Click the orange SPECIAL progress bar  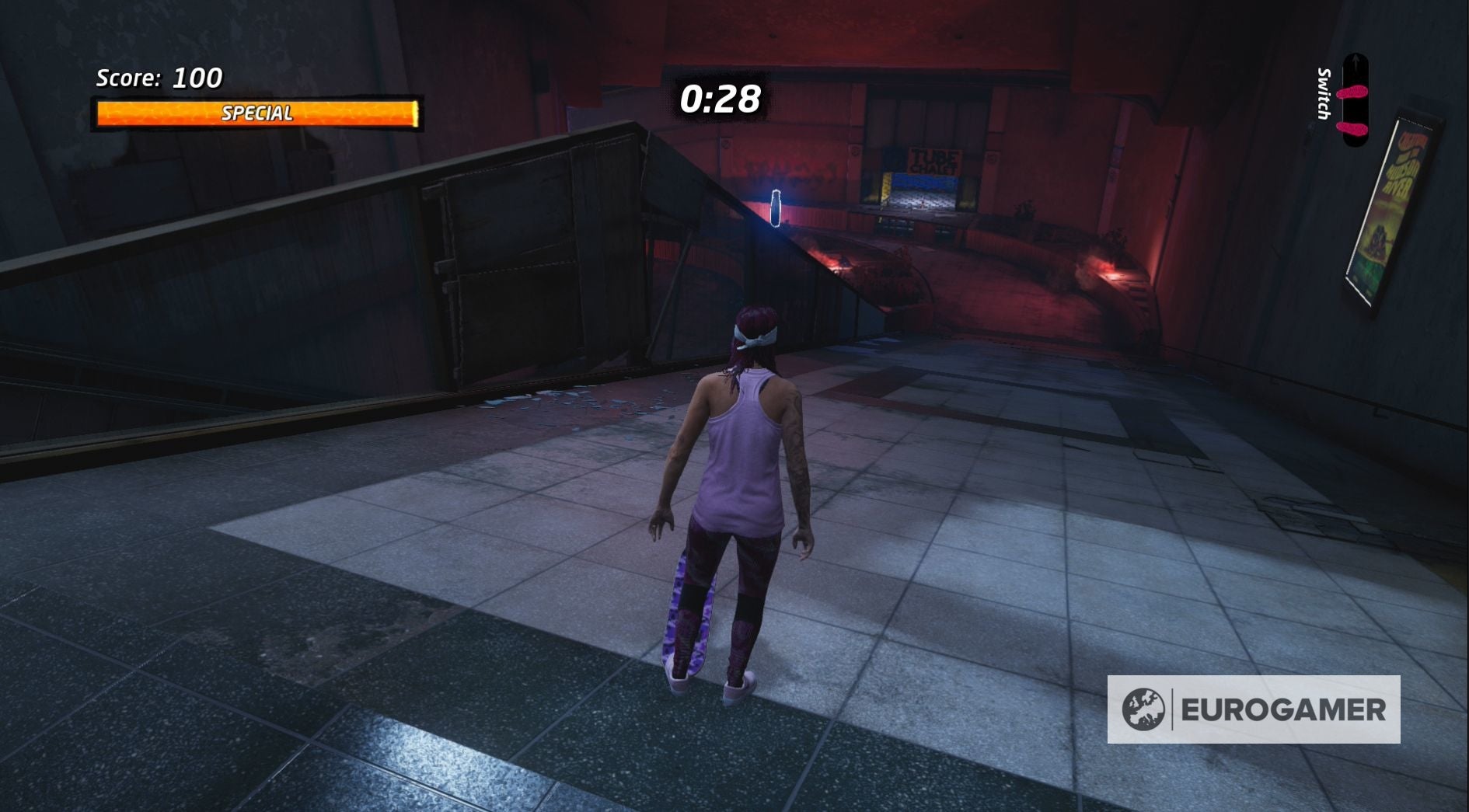[x=256, y=113]
